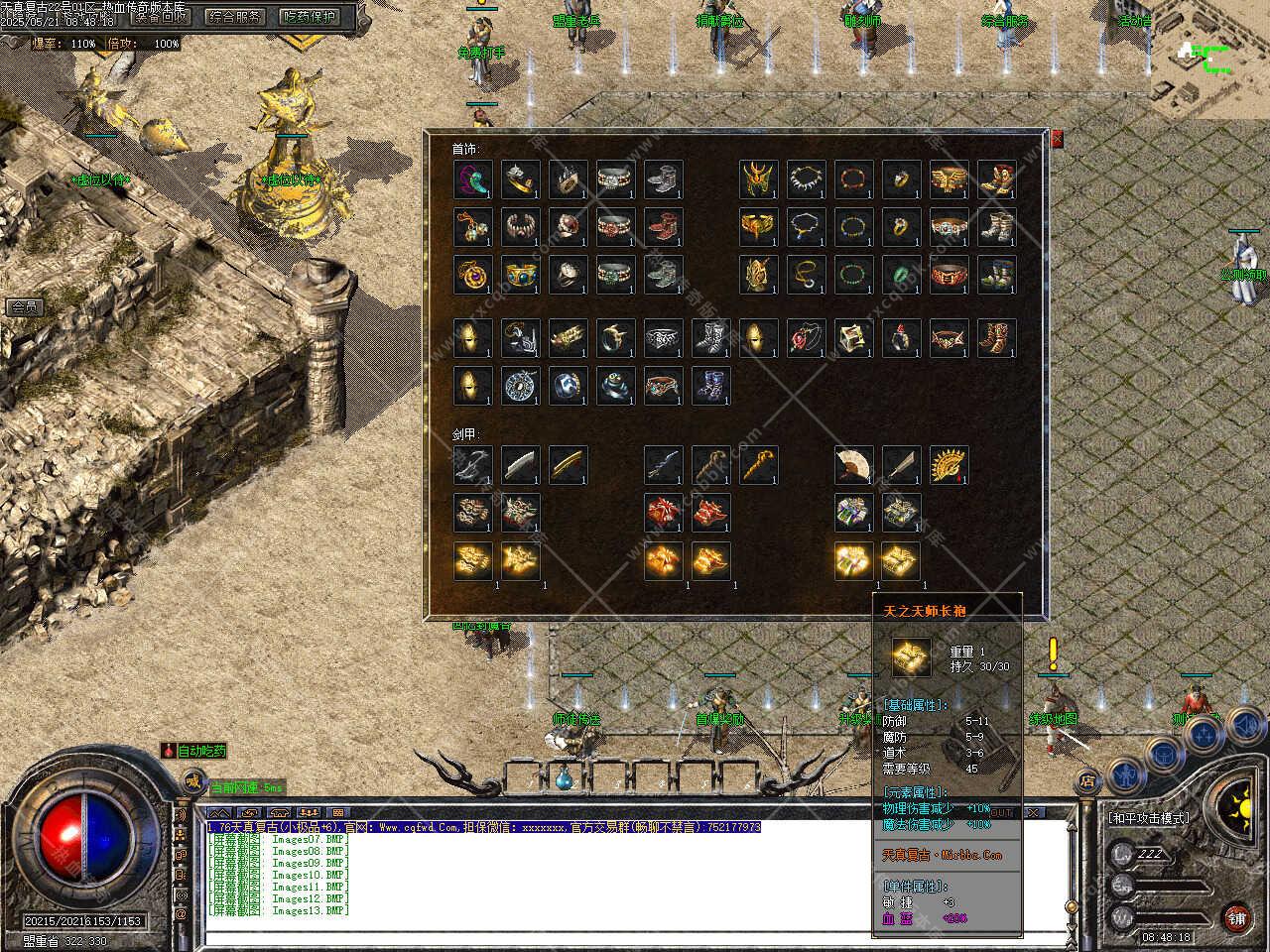Viewport: 1270px width, 952px height.
Task: Open the 综合服务 menu
Action: 235,16
